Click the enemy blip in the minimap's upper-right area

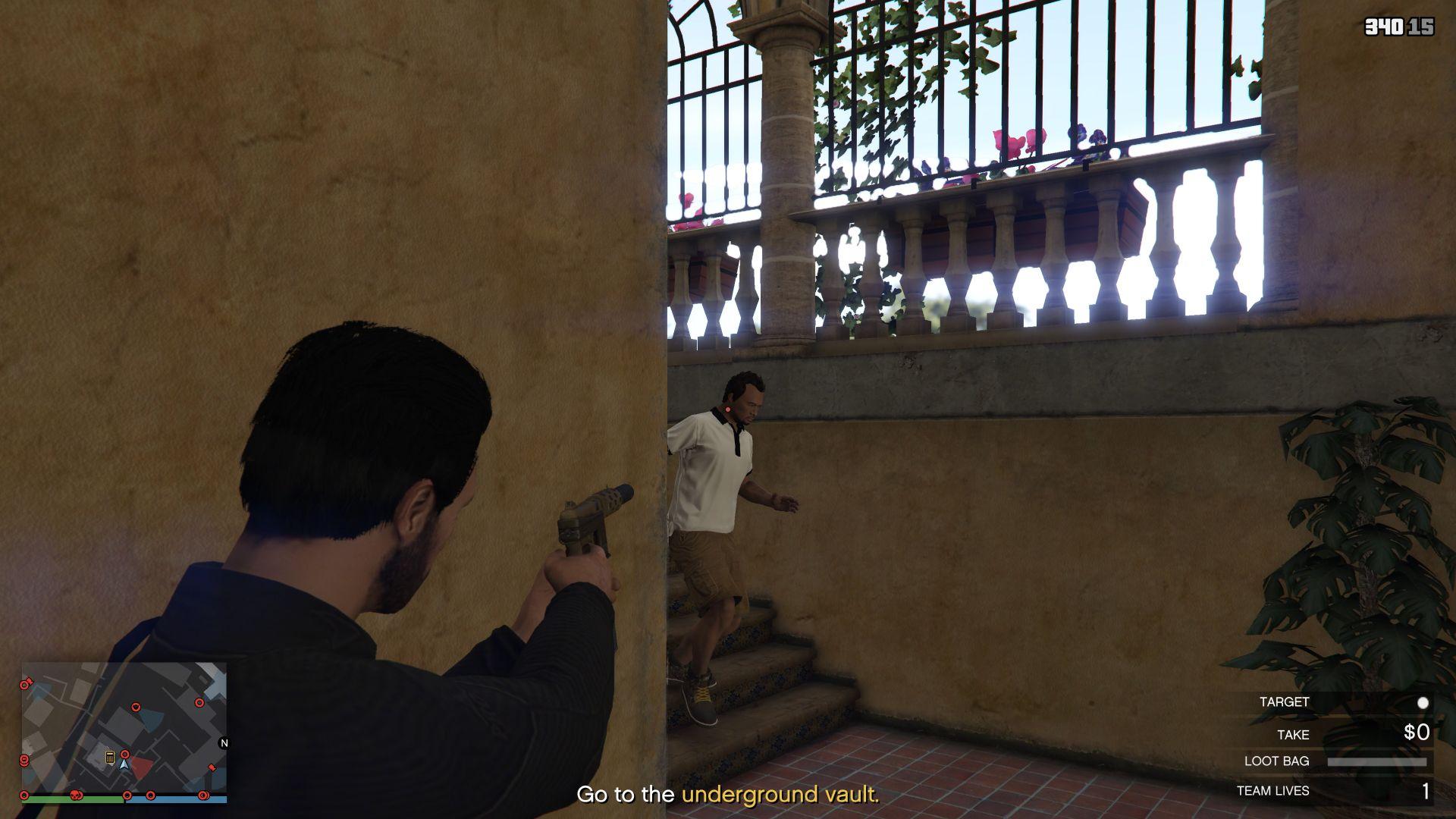pyautogui.click(x=199, y=703)
